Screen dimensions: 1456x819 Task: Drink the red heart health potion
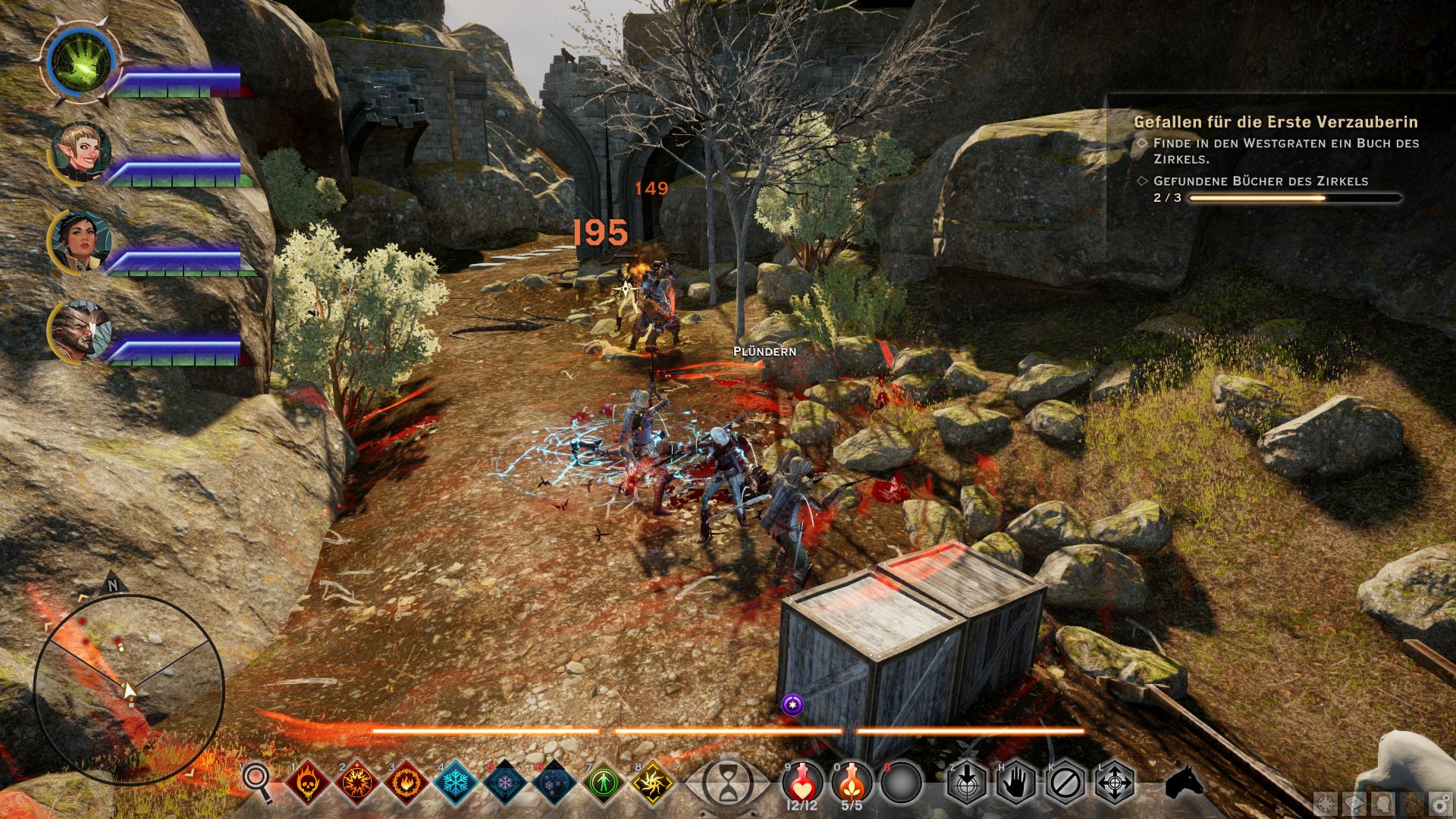802,780
